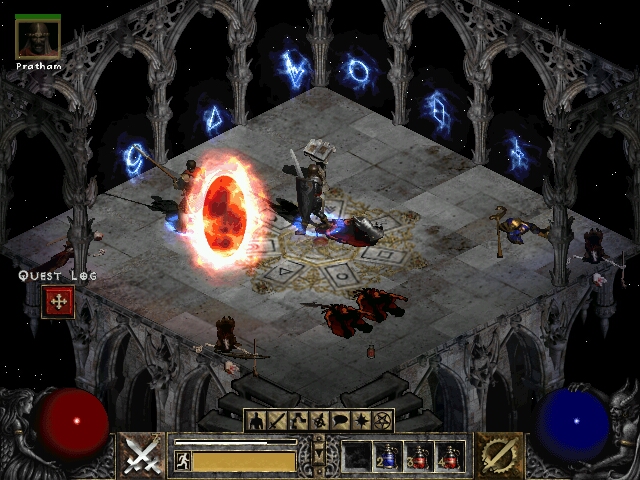Hide the mini panel with the arrow button
This screenshot has height=480, width=640.
[x=319, y=456]
